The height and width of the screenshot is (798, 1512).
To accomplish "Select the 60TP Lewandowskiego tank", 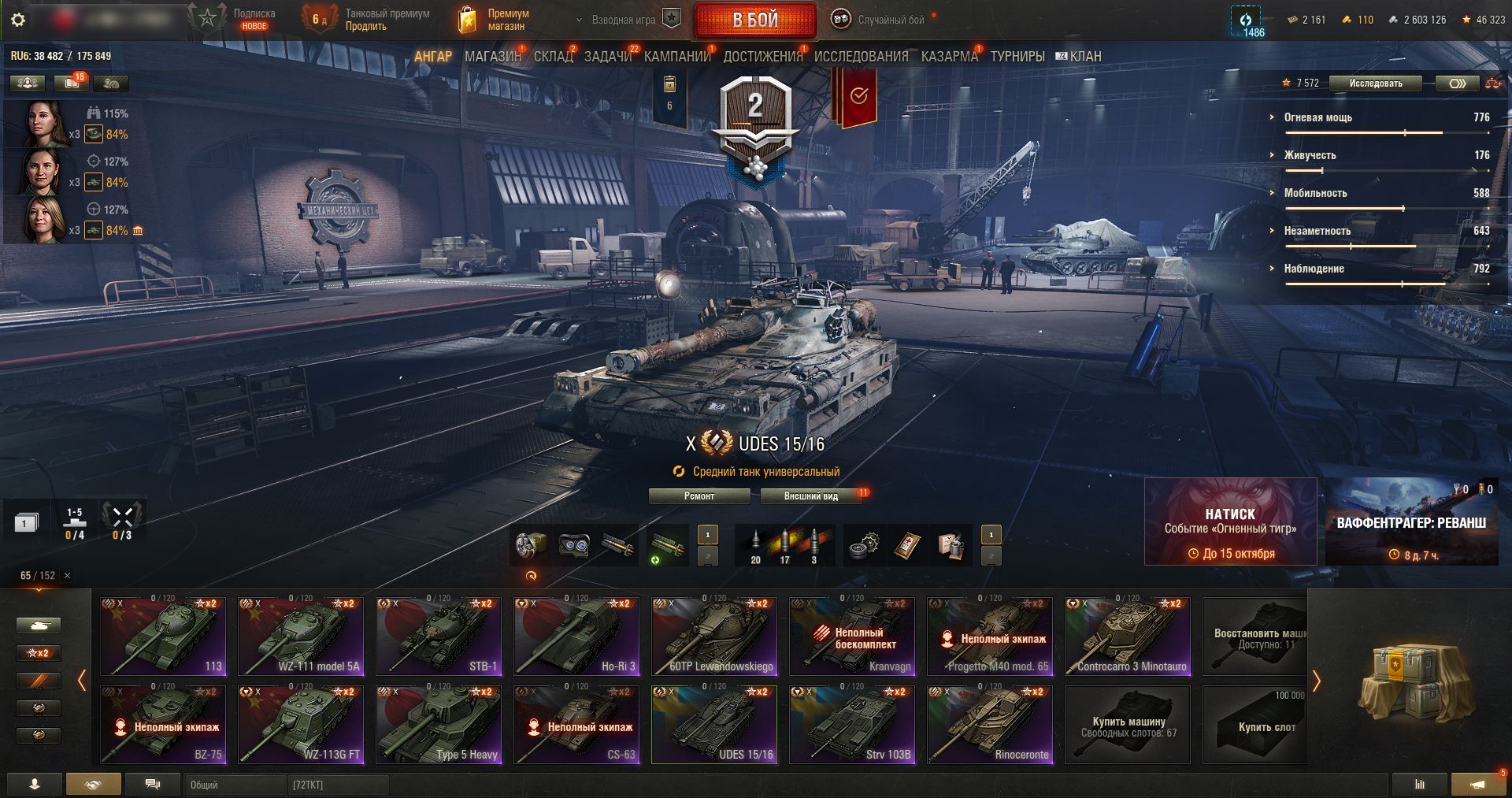I will (714, 636).
